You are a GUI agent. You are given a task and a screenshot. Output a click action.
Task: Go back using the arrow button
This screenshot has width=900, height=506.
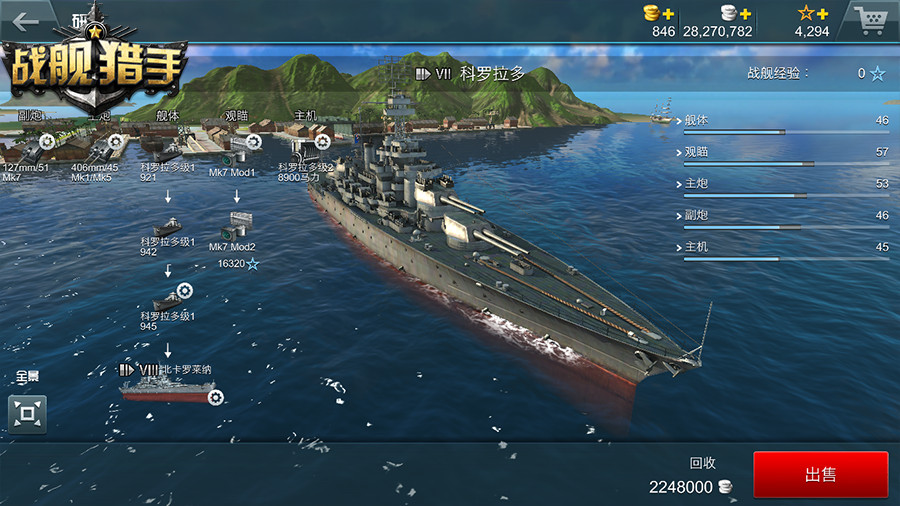click(25, 21)
